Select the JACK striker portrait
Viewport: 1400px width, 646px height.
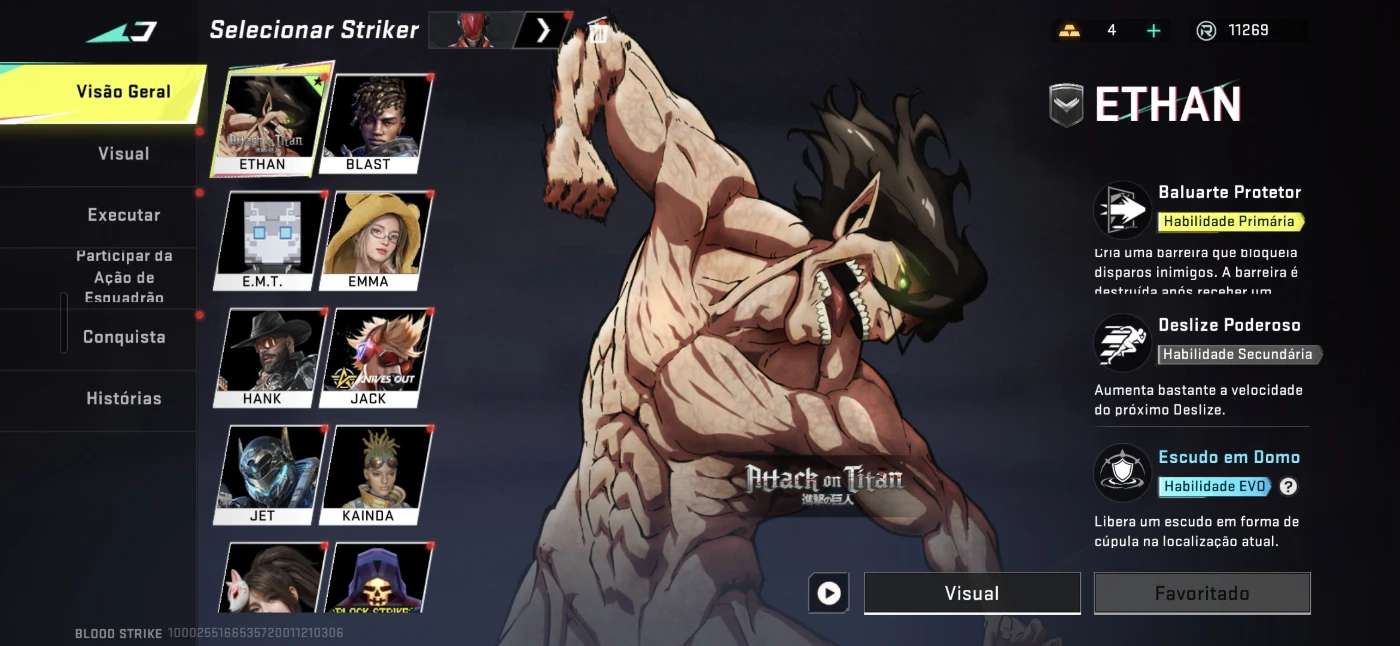373,357
